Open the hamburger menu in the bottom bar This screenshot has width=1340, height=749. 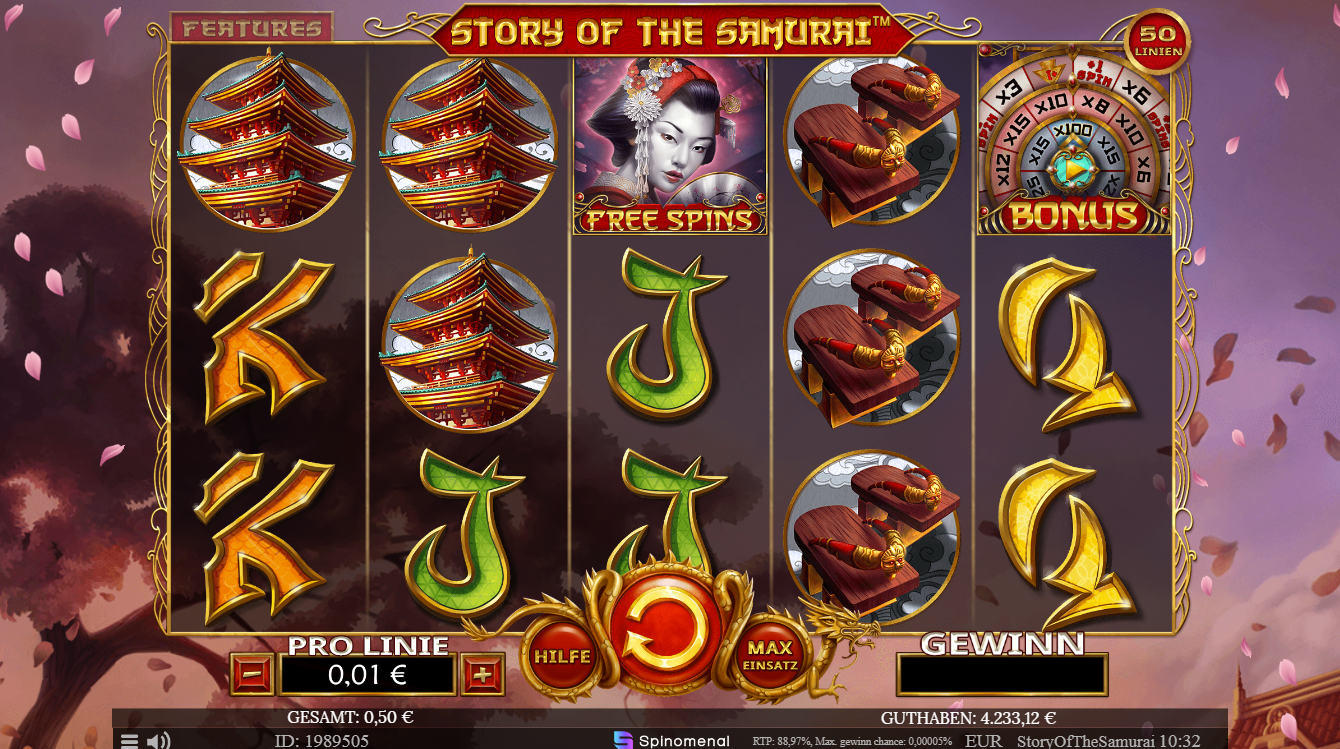[128, 741]
